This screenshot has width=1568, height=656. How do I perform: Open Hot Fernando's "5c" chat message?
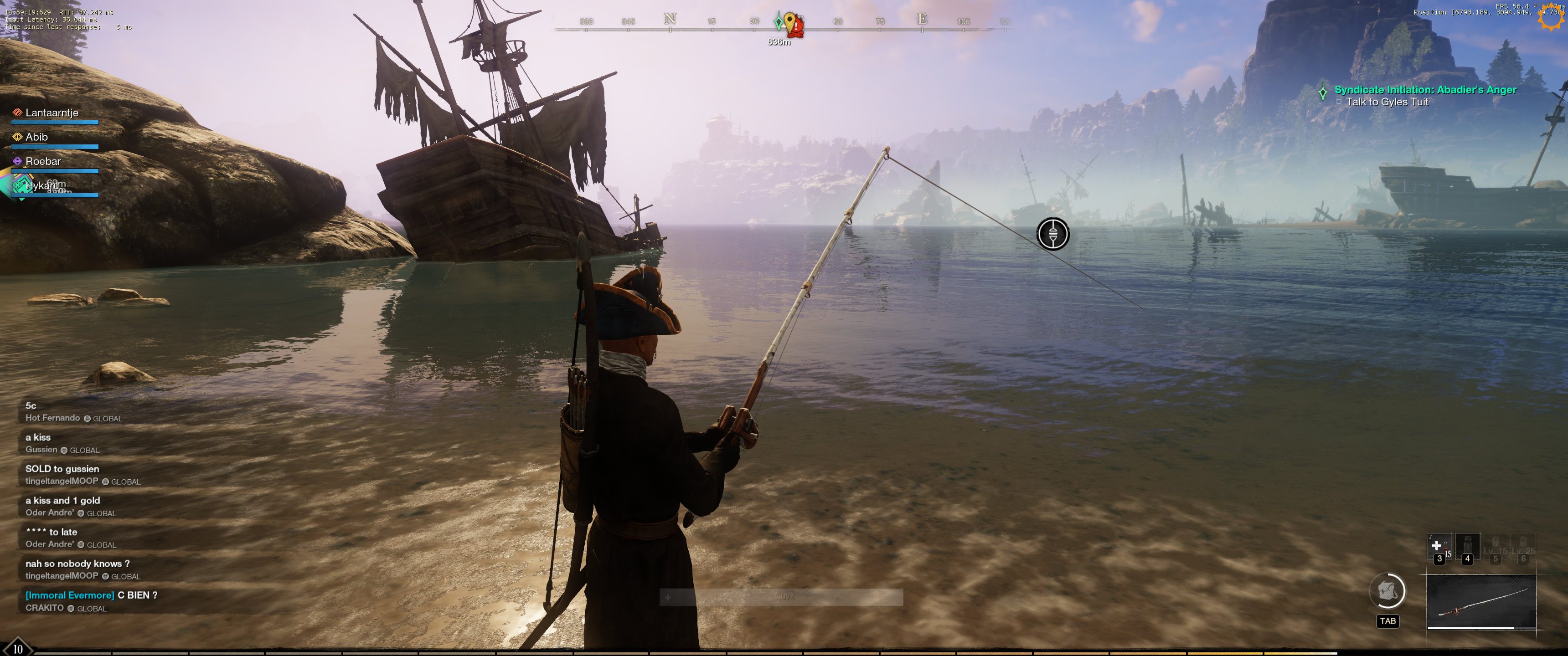click(31, 406)
